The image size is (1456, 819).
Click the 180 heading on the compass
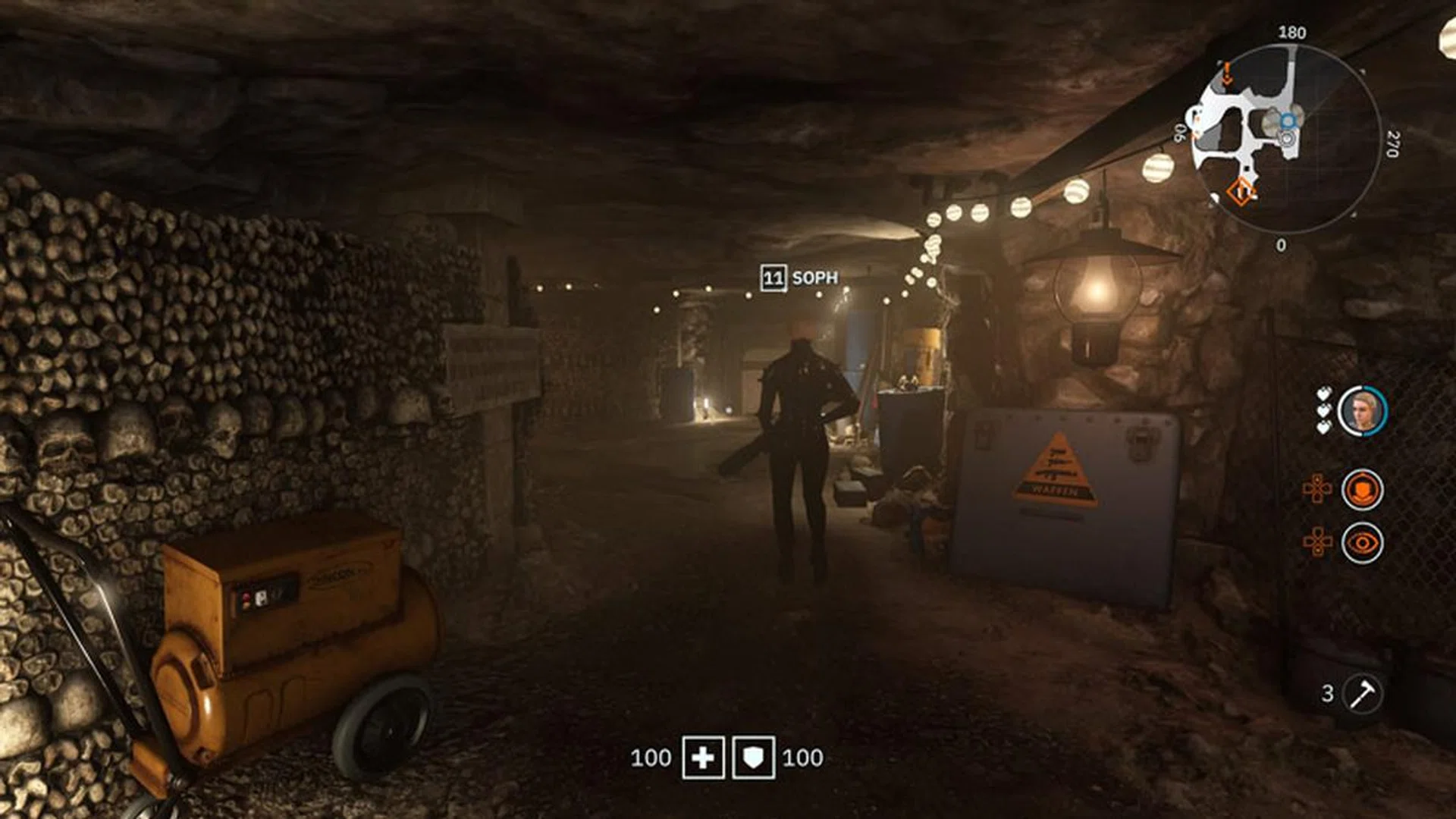click(x=1293, y=32)
